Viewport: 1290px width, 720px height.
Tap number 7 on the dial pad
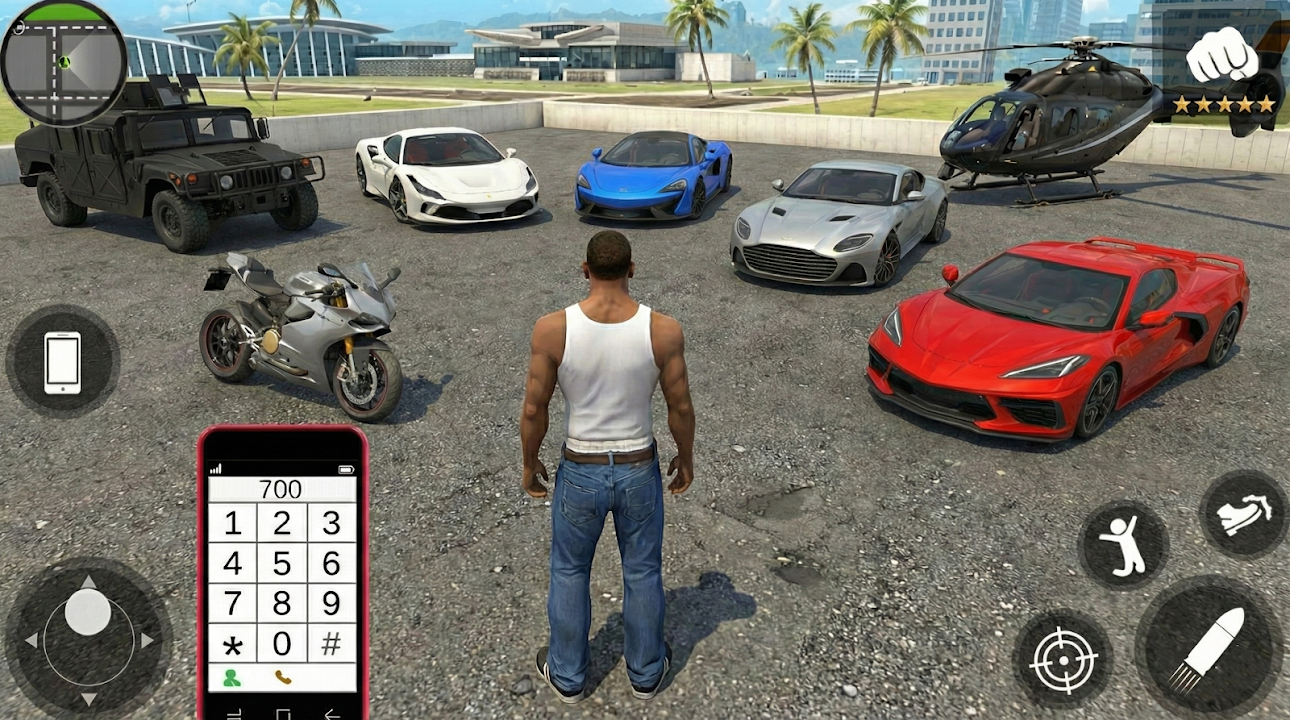click(232, 603)
